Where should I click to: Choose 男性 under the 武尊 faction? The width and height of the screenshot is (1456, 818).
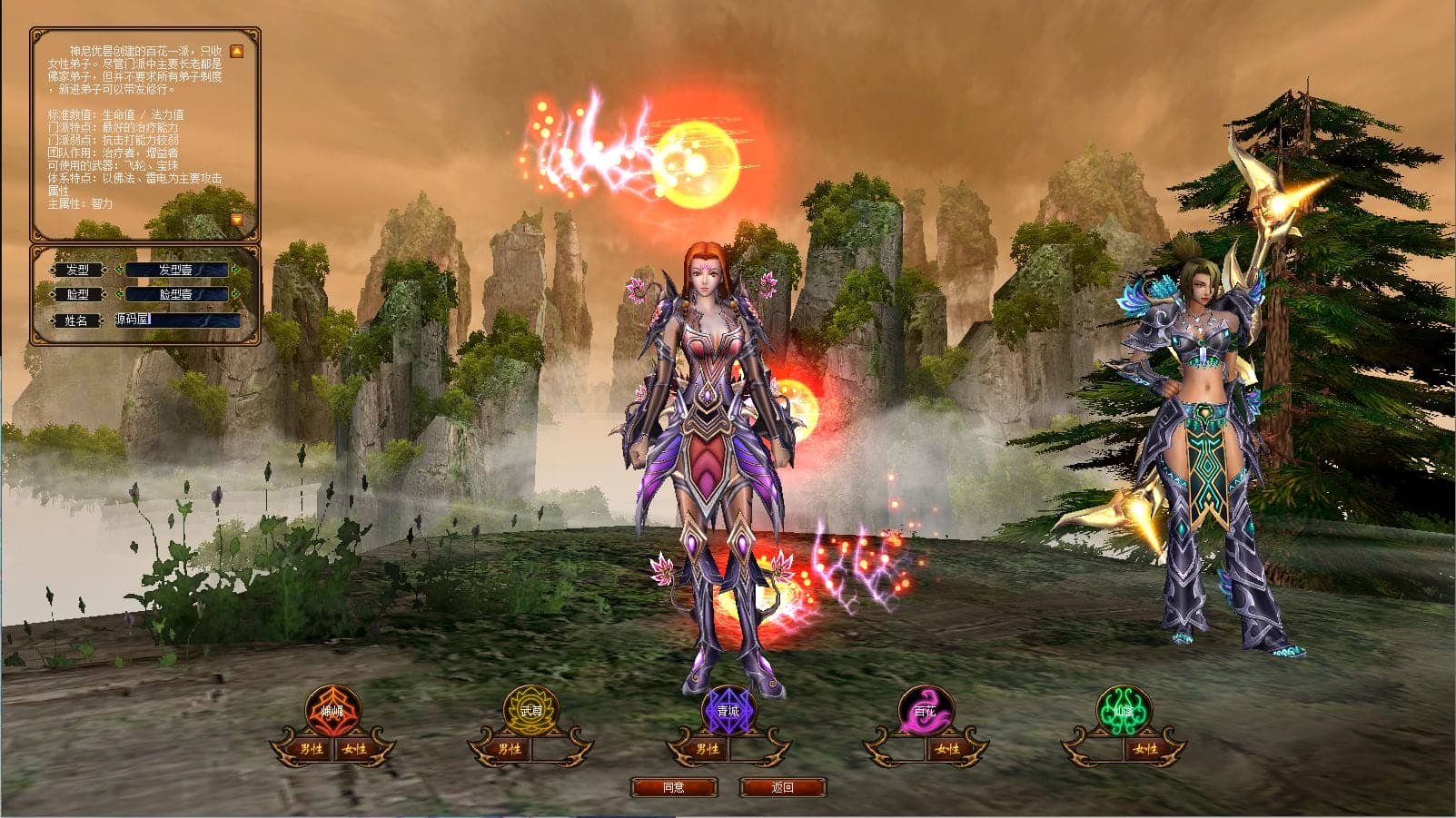510,749
